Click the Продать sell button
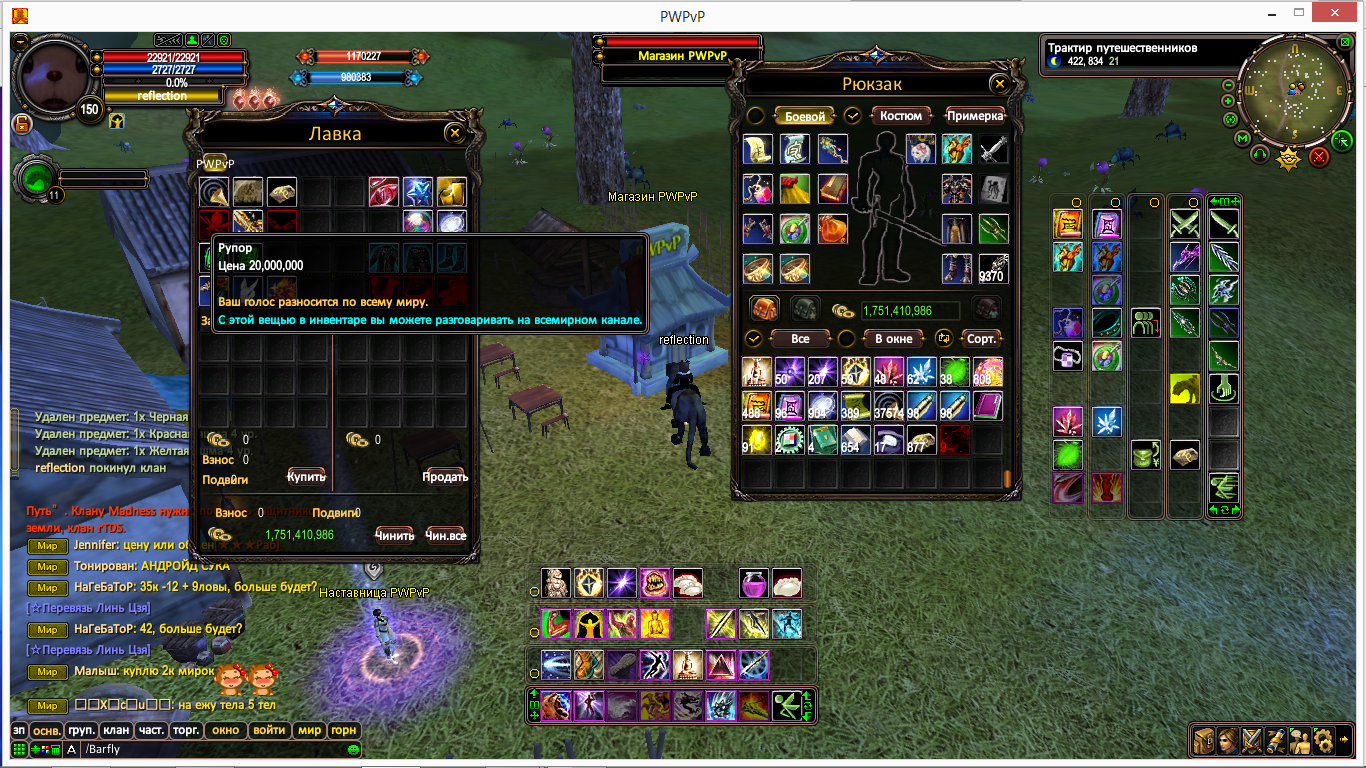1366x768 pixels. coord(445,476)
